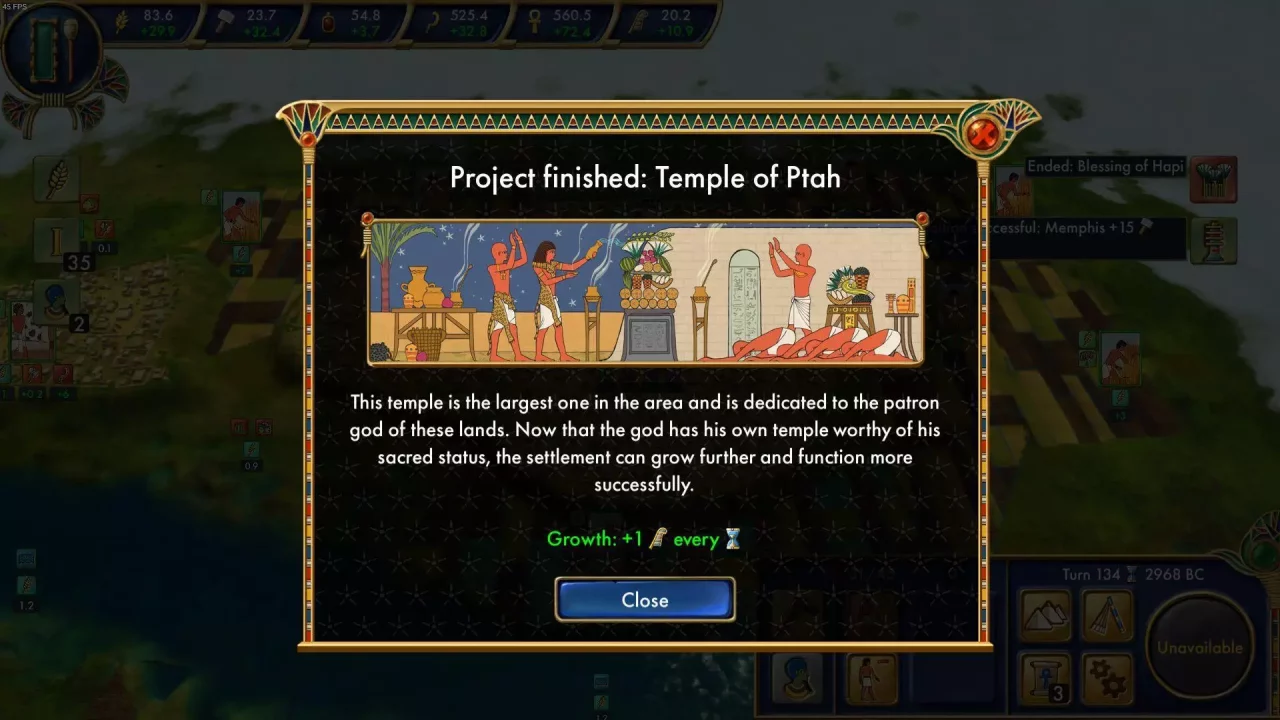This screenshot has height=720, width=1280.
Task: Open the decree scroll icon with badge 3
Action: pos(1045,678)
